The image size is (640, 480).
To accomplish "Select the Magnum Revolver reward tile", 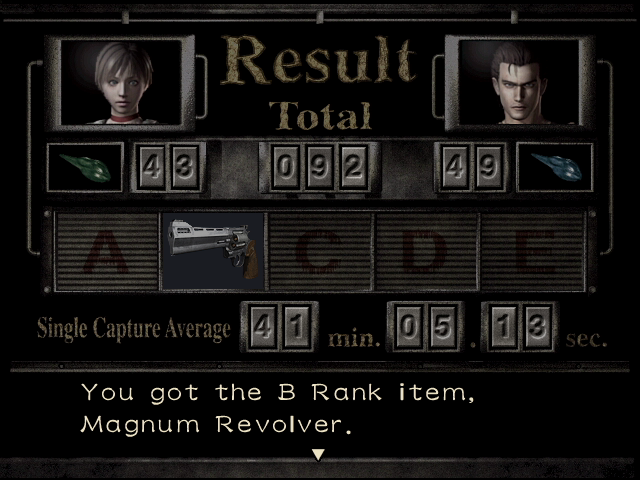I will [x=212, y=250].
